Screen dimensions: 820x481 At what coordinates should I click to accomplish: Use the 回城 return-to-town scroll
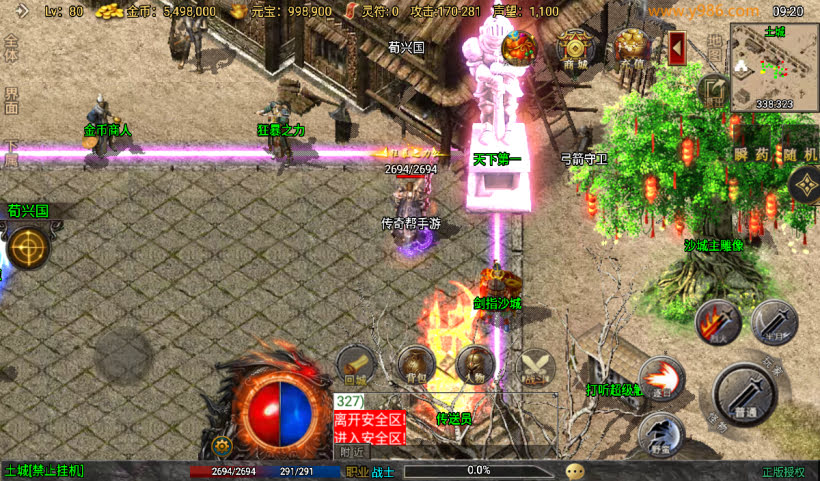coord(355,365)
